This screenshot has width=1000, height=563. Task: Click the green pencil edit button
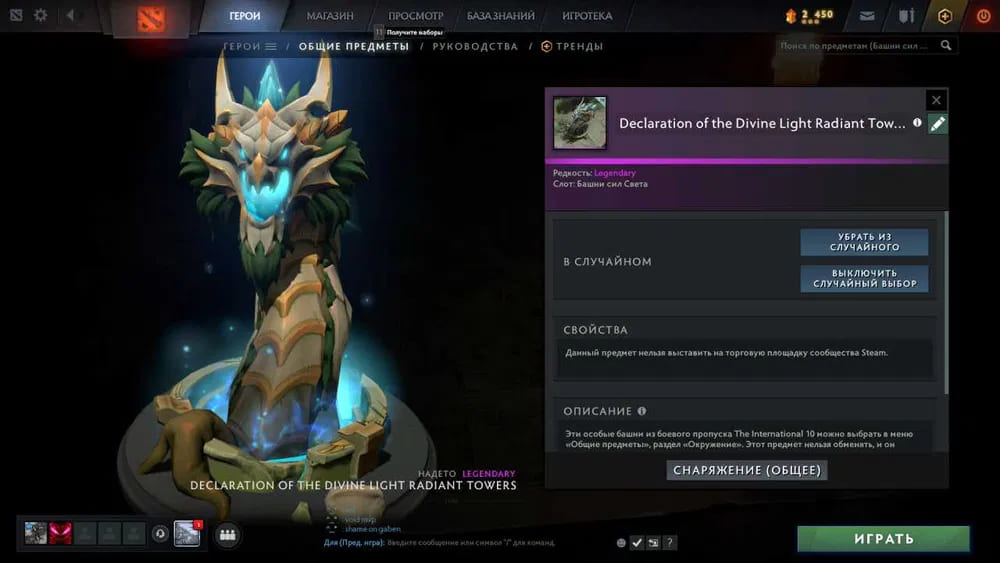click(x=937, y=124)
